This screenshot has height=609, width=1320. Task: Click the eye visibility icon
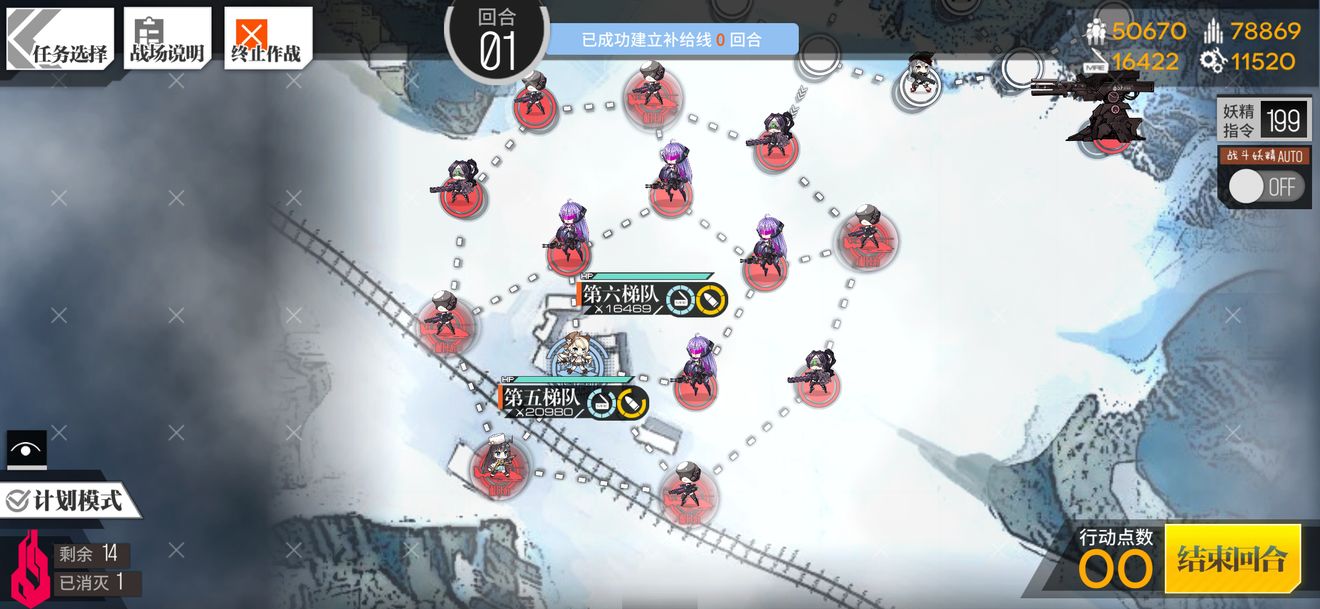point(26,450)
